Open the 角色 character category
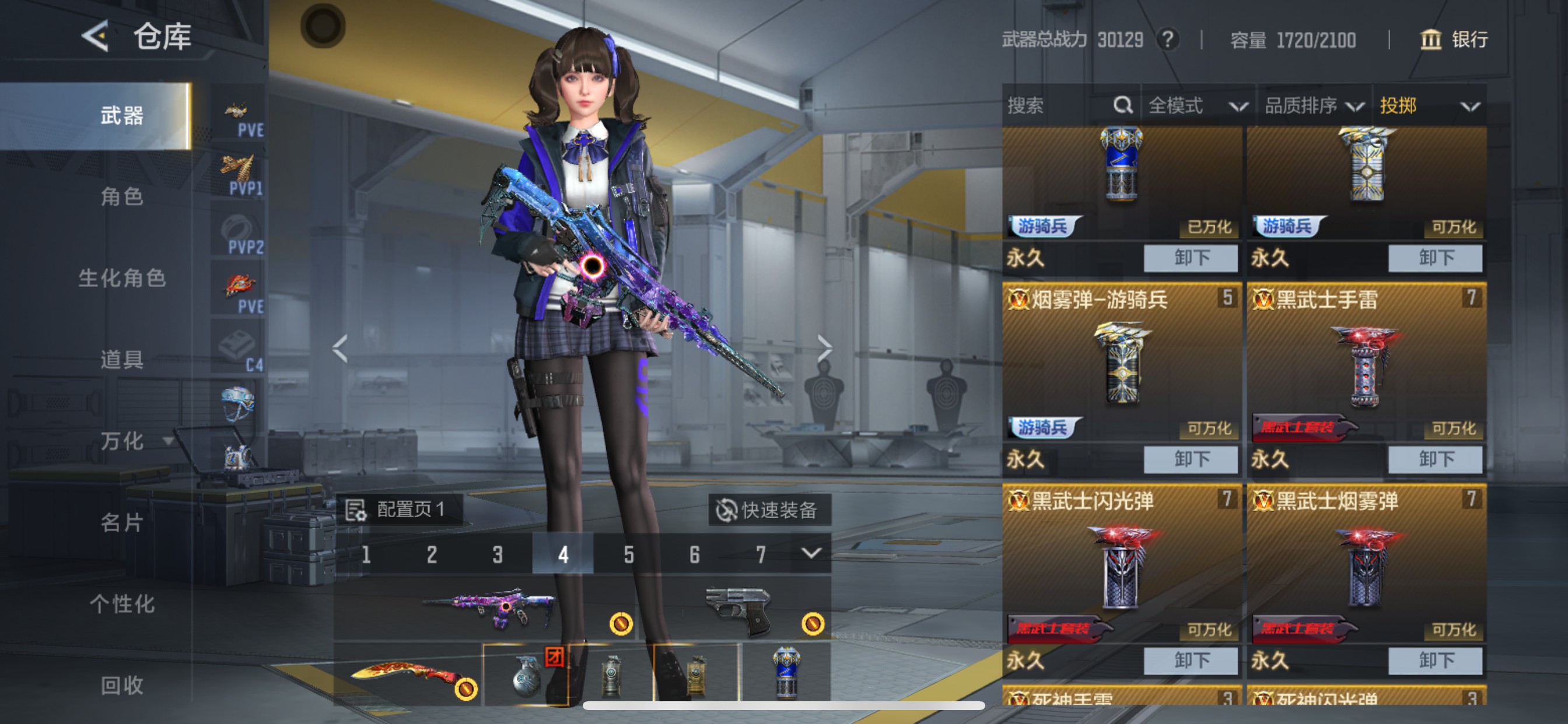Image resolution: width=1568 pixels, height=724 pixels. (122, 197)
